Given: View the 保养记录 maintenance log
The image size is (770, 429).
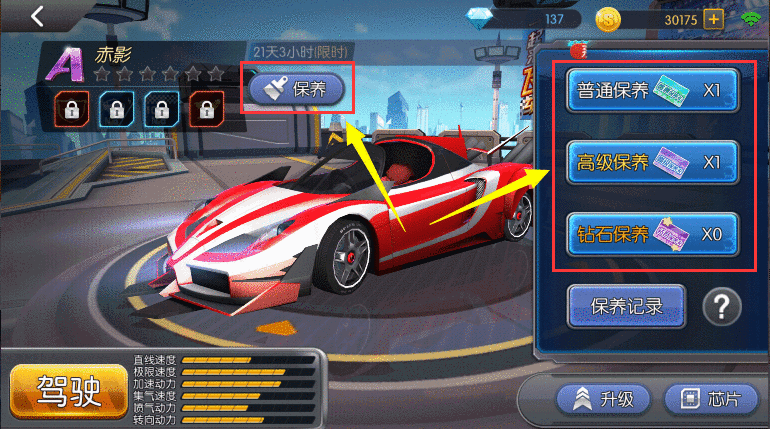Looking at the screenshot, I should 627,306.
